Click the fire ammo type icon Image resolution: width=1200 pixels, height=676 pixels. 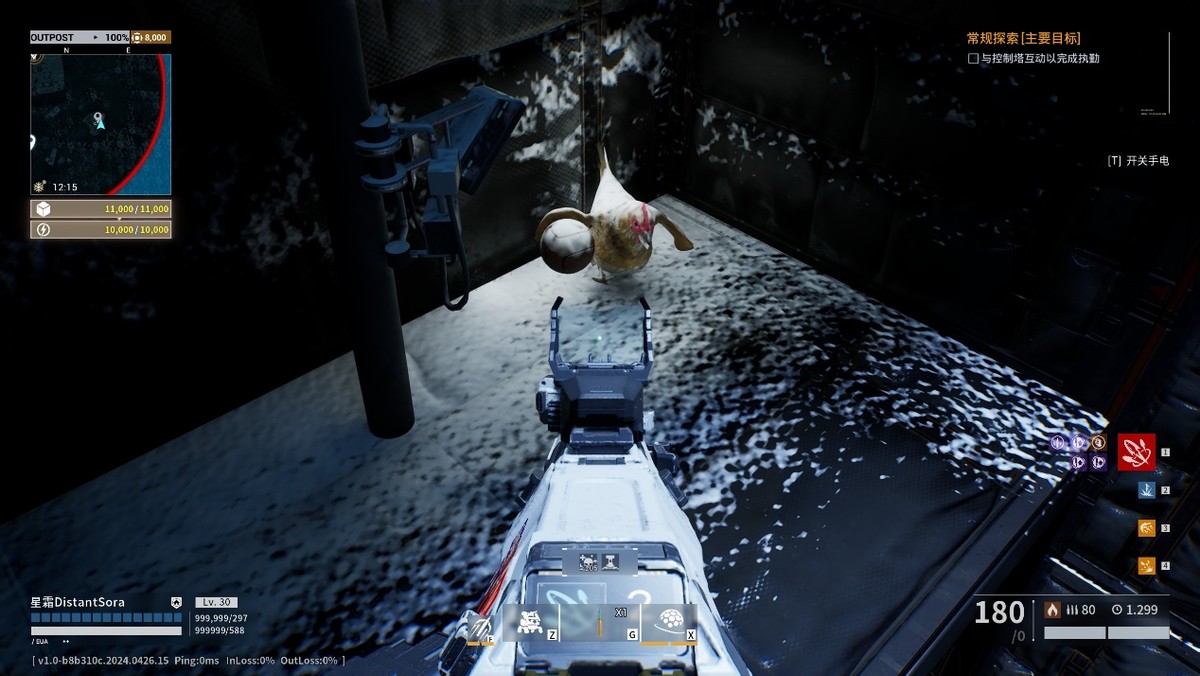1052,609
